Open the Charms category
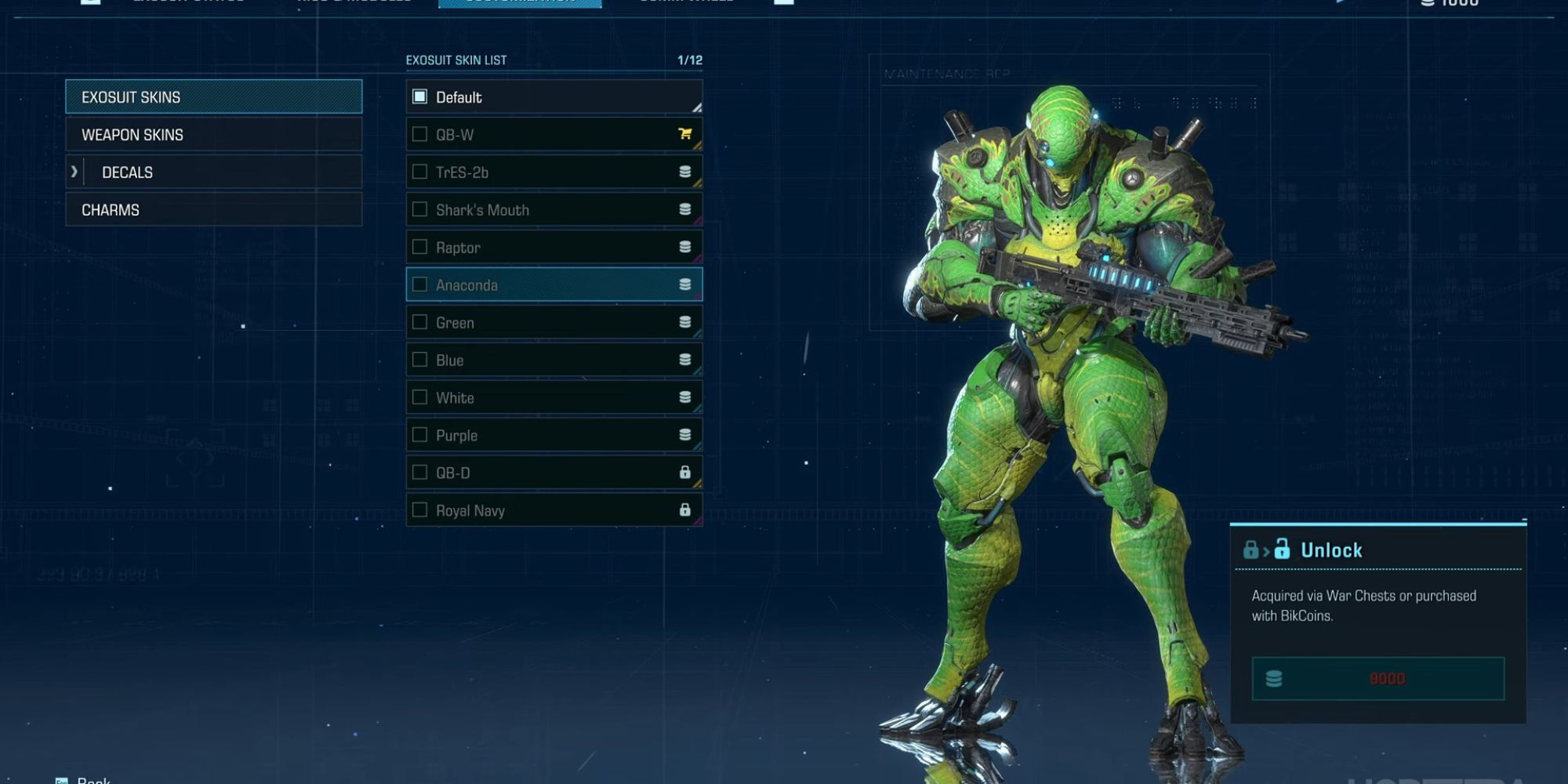This screenshot has height=784, width=1568. [213, 209]
